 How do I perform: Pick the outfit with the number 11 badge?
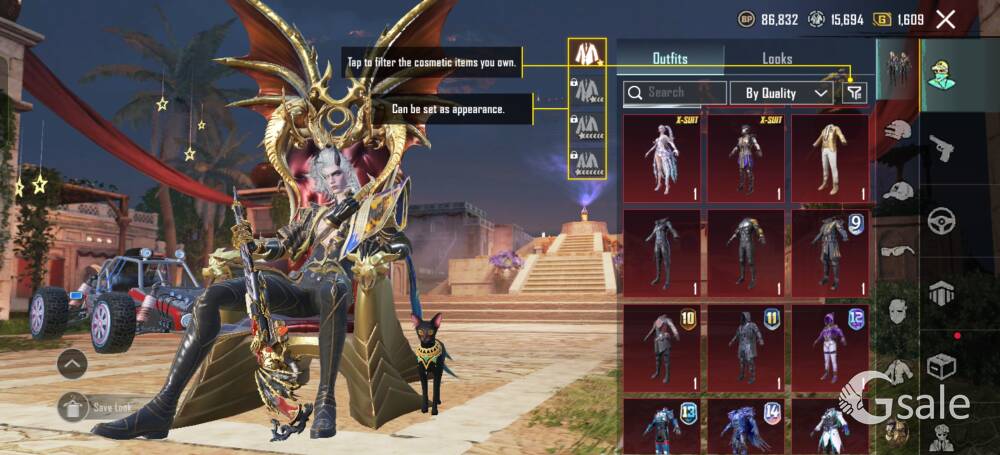(745, 348)
